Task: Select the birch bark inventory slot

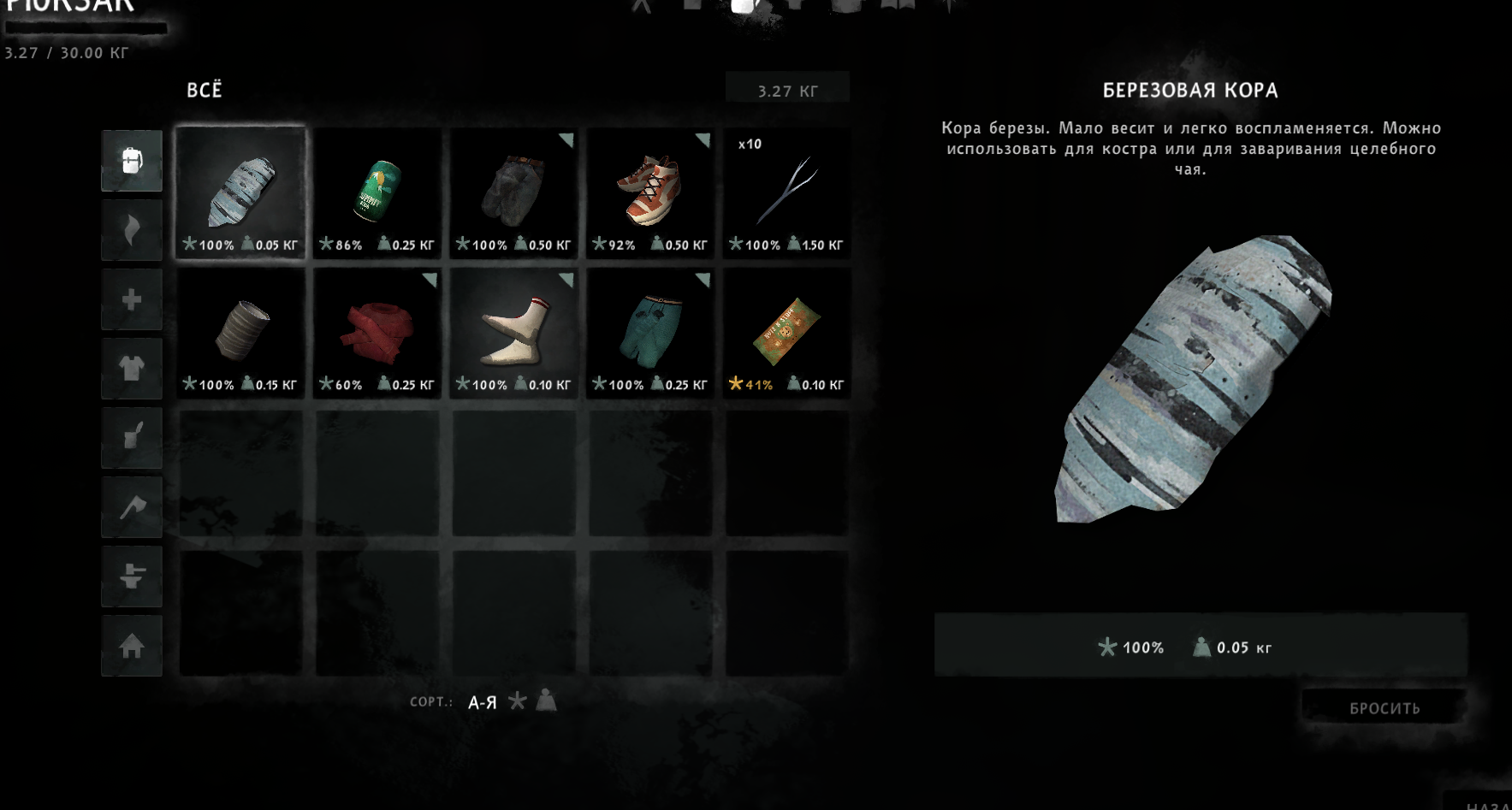Action: (240, 192)
